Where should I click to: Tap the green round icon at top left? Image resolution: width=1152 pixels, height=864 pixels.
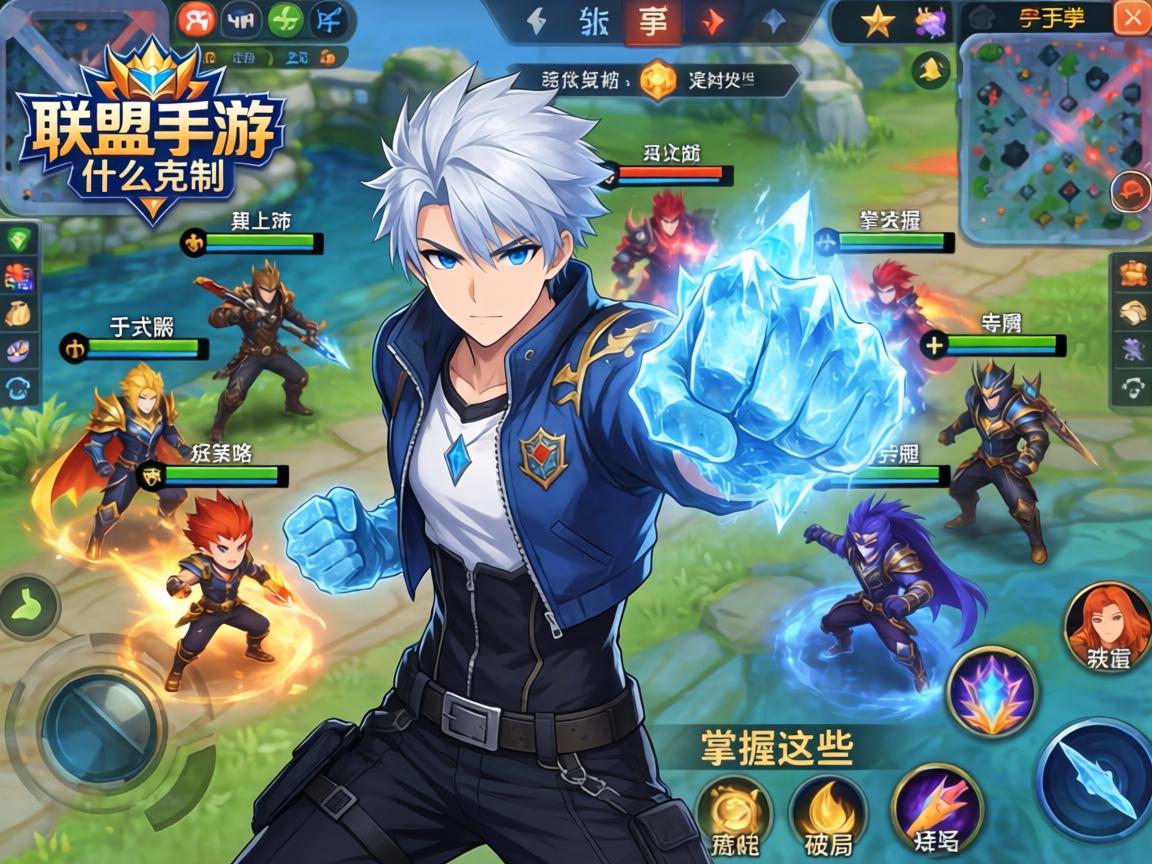click(285, 20)
